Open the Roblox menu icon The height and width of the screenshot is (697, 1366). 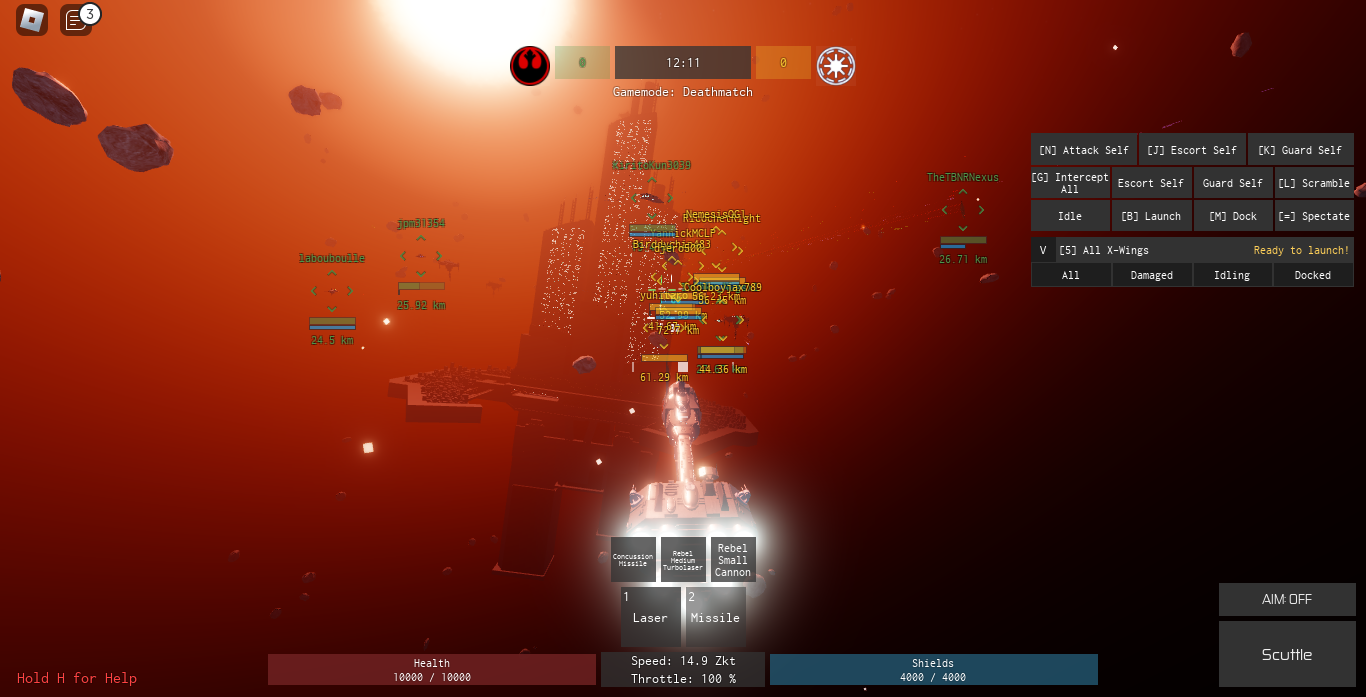[32, 20]
